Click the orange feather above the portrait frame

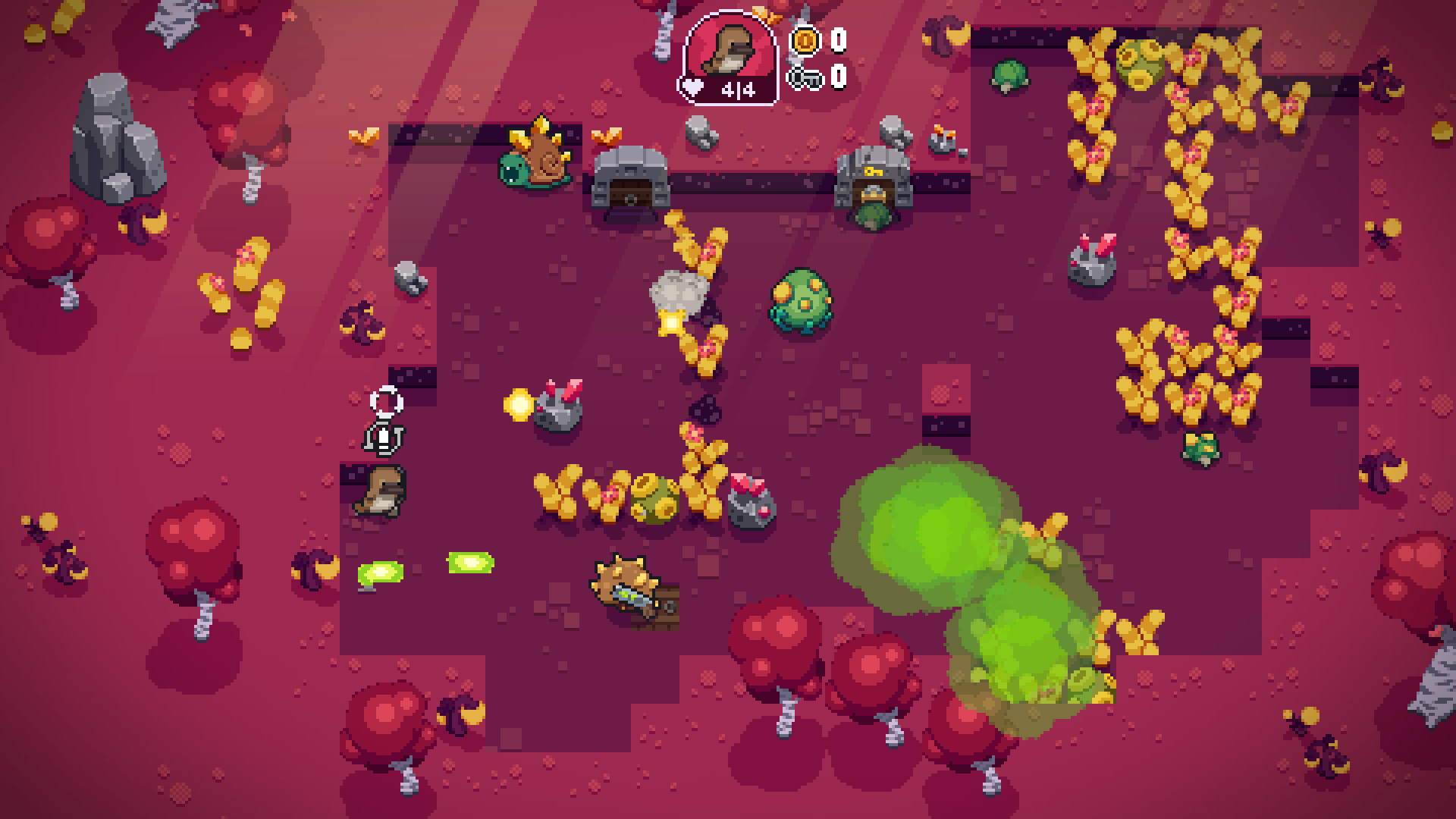(766, 15)
